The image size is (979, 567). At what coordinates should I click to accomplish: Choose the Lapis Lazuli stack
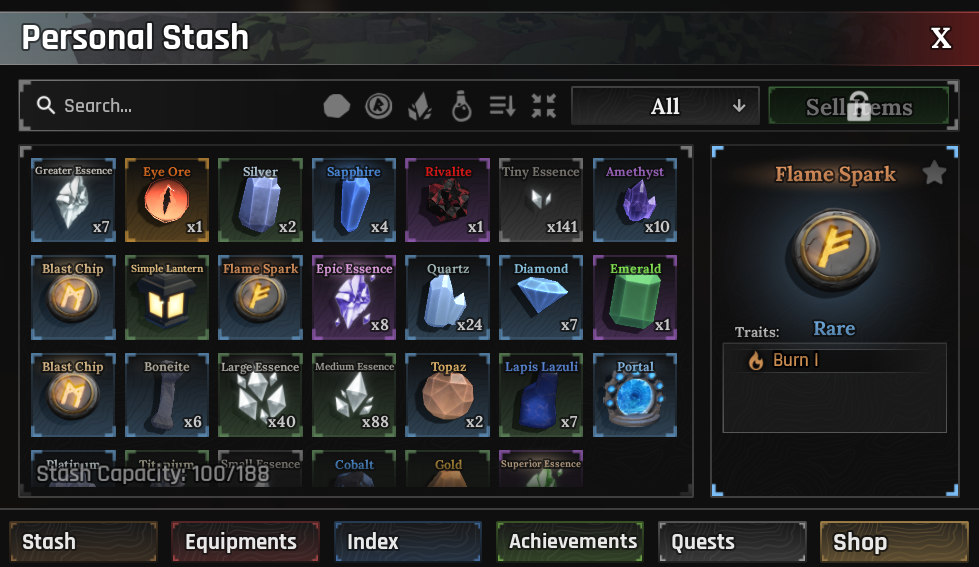[541, 395]
